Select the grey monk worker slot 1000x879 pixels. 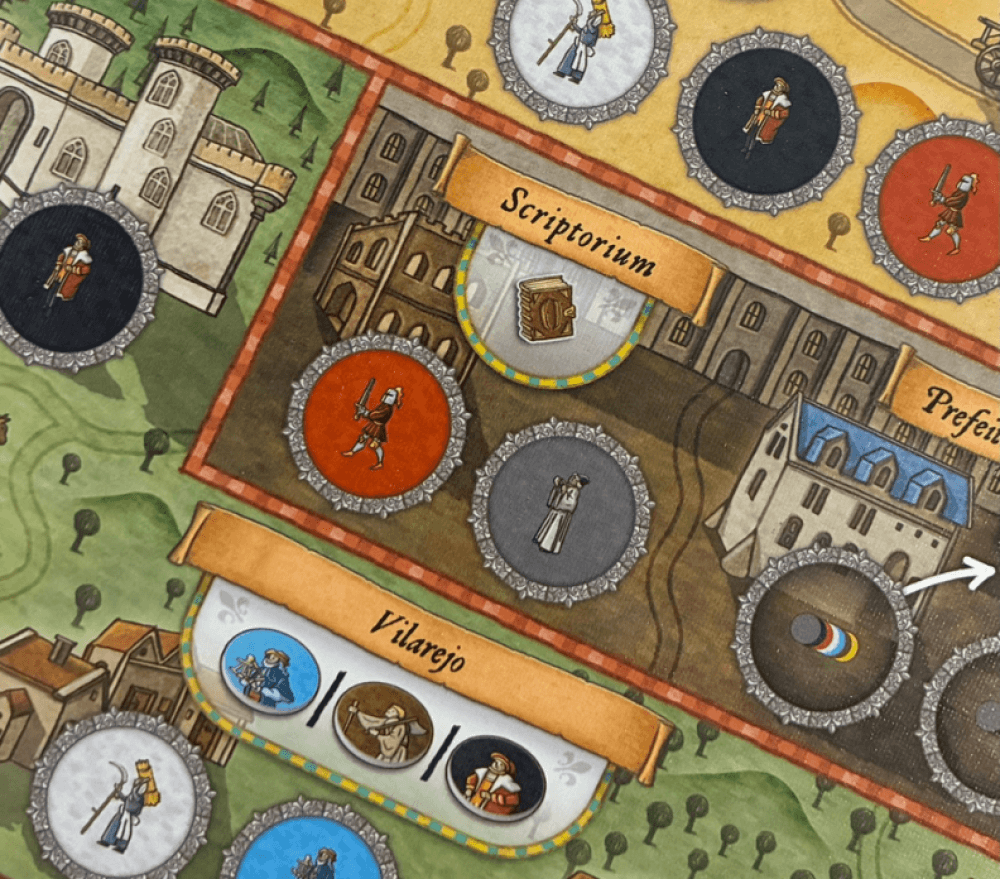click(561, 511)
